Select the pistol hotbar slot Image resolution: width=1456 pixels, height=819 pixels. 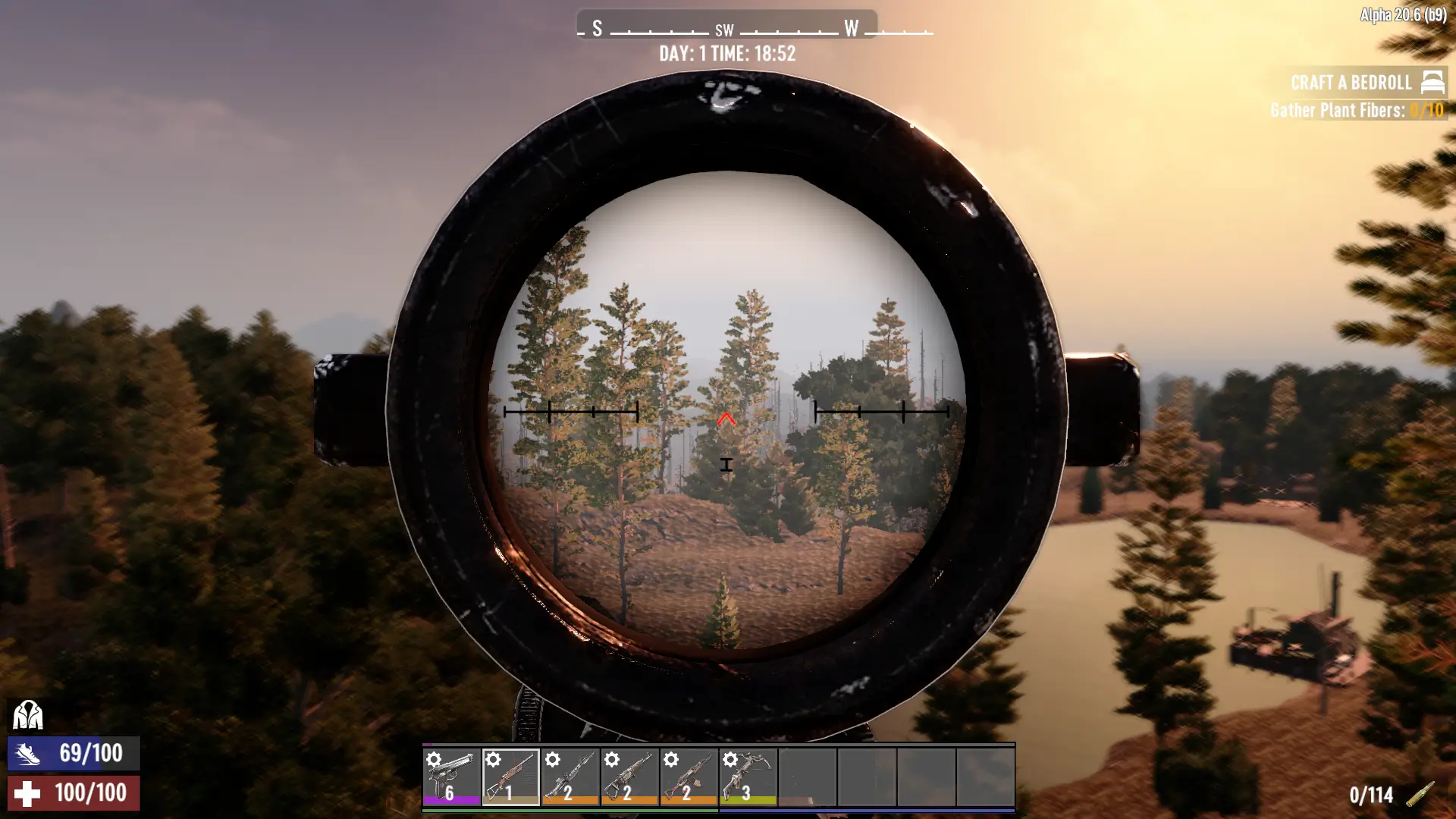click(x=451, y=777)
